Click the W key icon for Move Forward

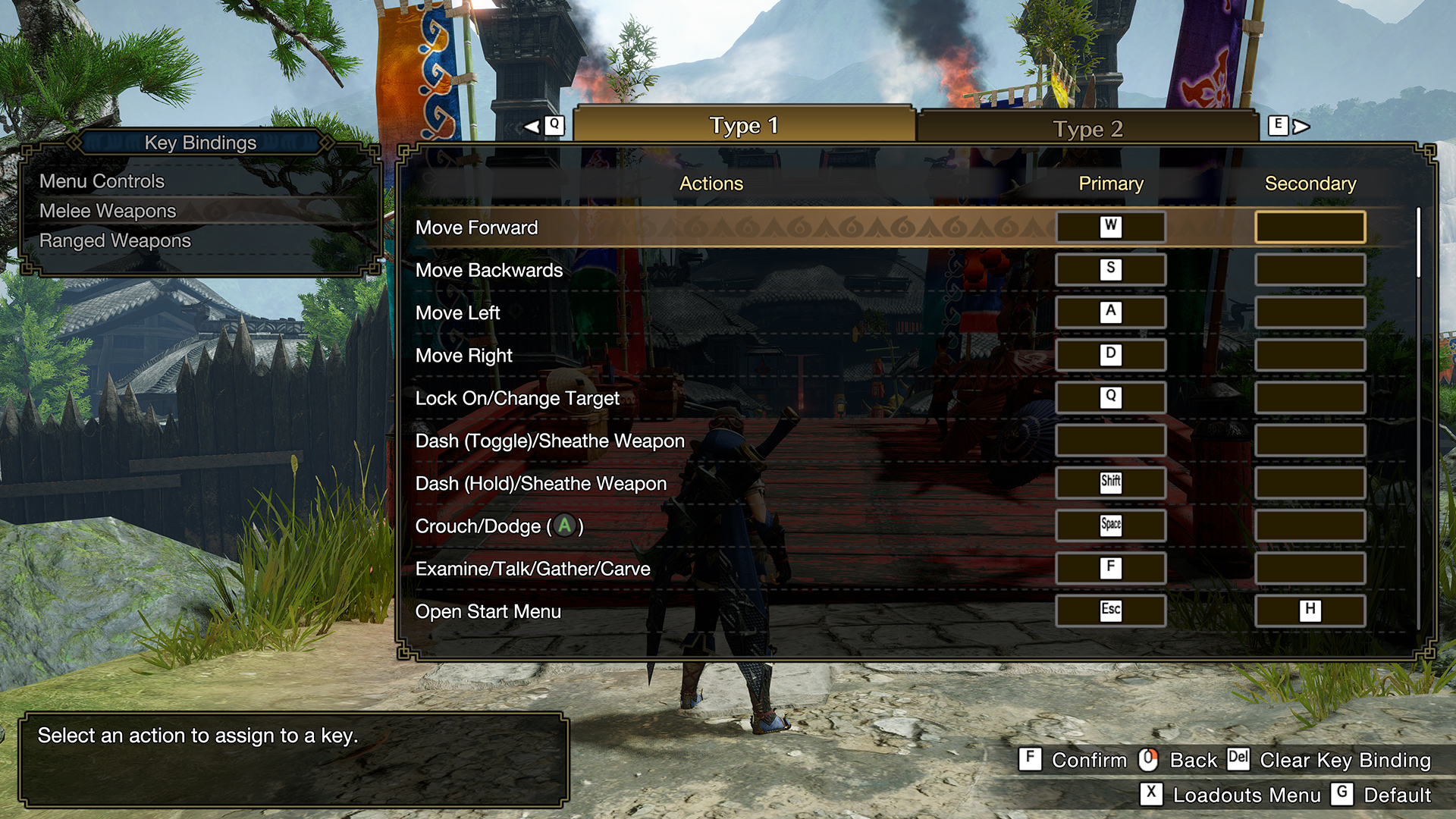click(1110, 226)
